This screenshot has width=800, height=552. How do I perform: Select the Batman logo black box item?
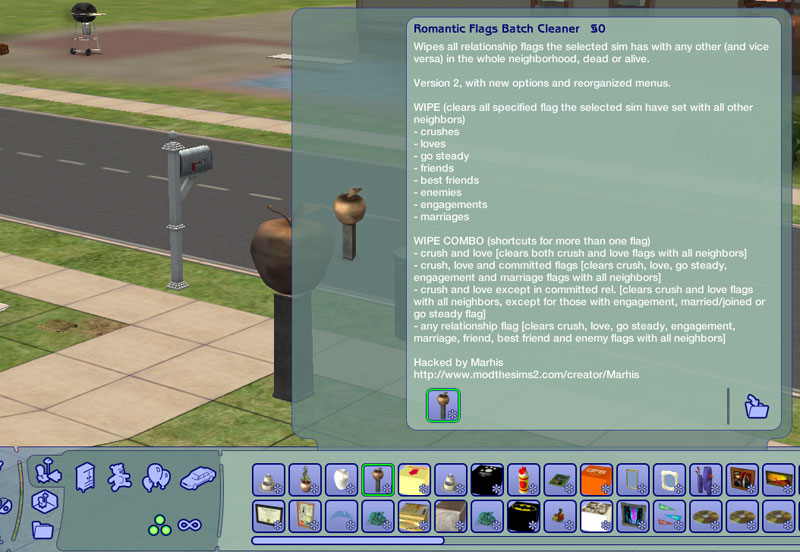coord(524,516)
